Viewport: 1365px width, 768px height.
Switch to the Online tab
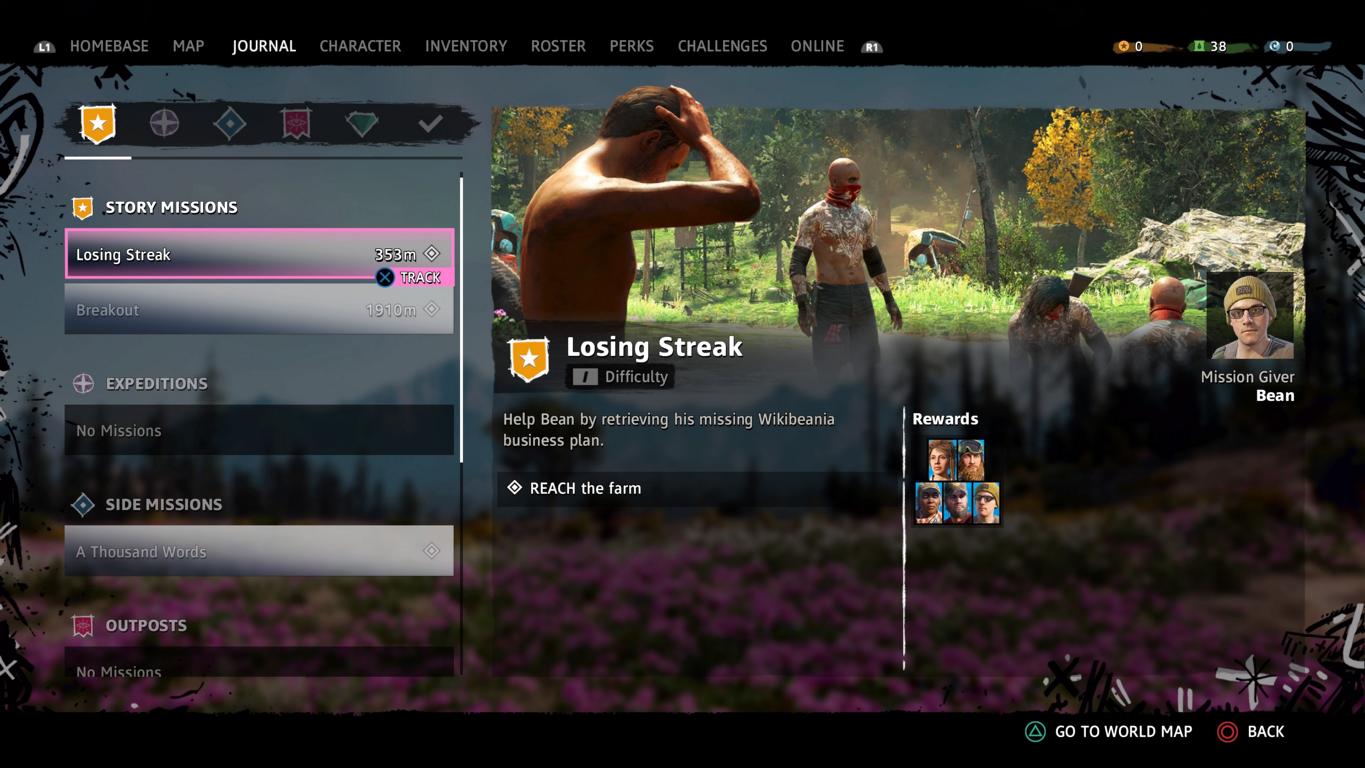click(x=817, y=46)
